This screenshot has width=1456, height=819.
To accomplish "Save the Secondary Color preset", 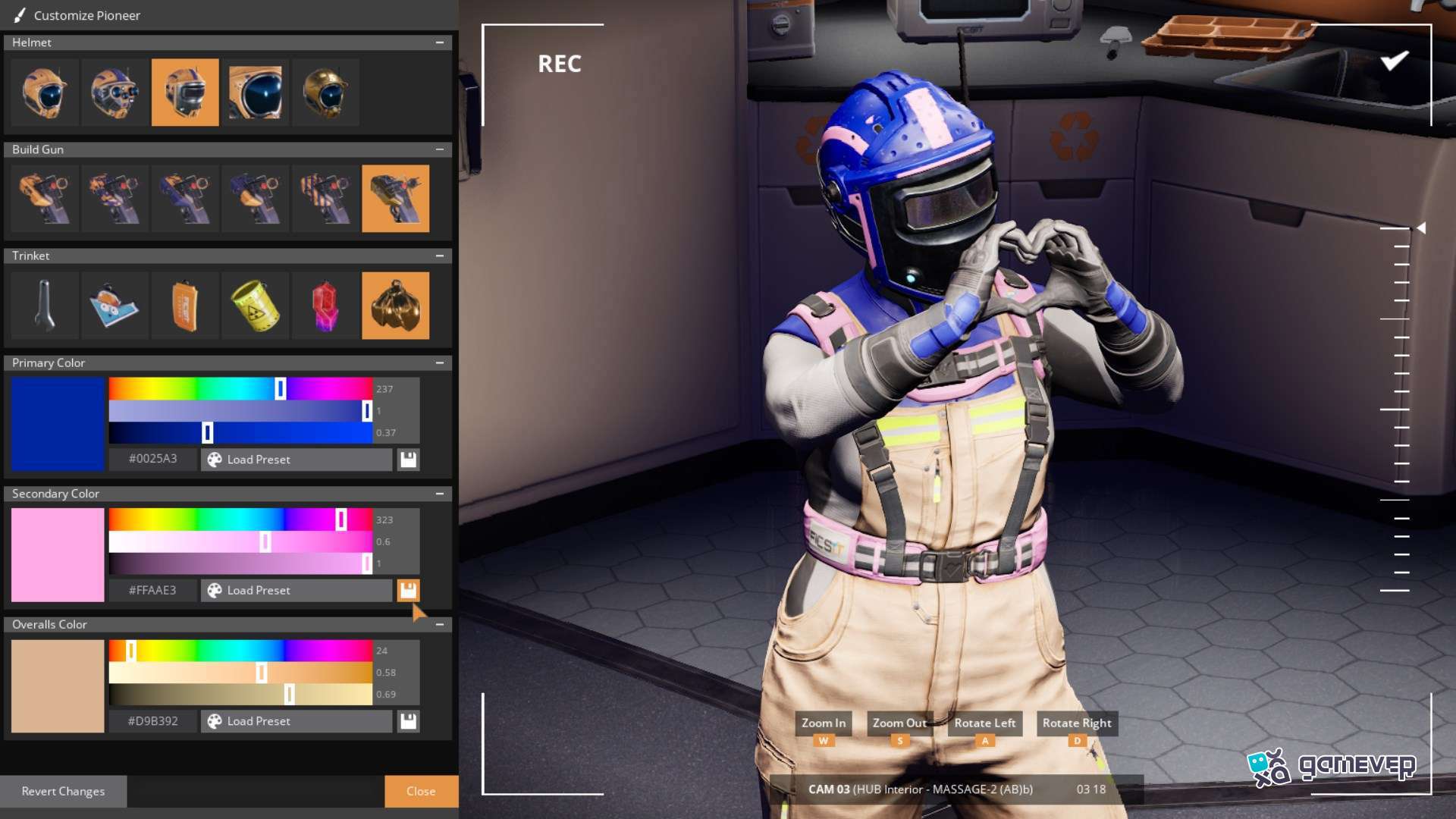I will tap(408, 590).
